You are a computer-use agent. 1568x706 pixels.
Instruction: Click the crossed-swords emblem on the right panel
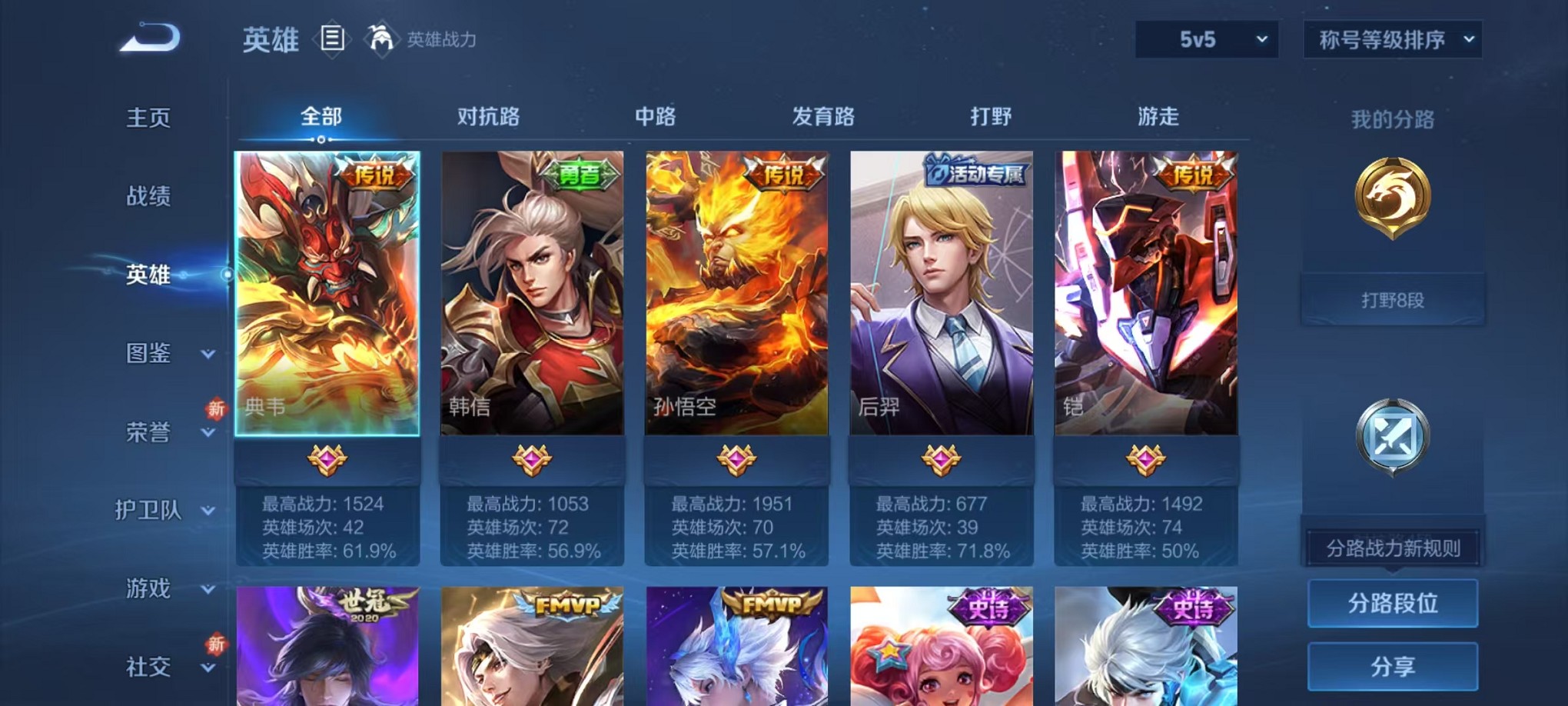1394,435
